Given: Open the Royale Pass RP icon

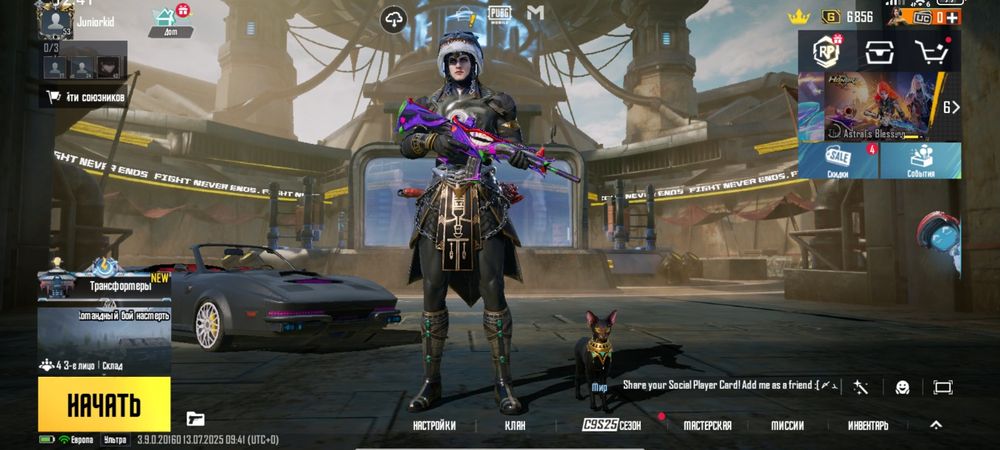Looking at the screenshot, I should tap(823, 52).
